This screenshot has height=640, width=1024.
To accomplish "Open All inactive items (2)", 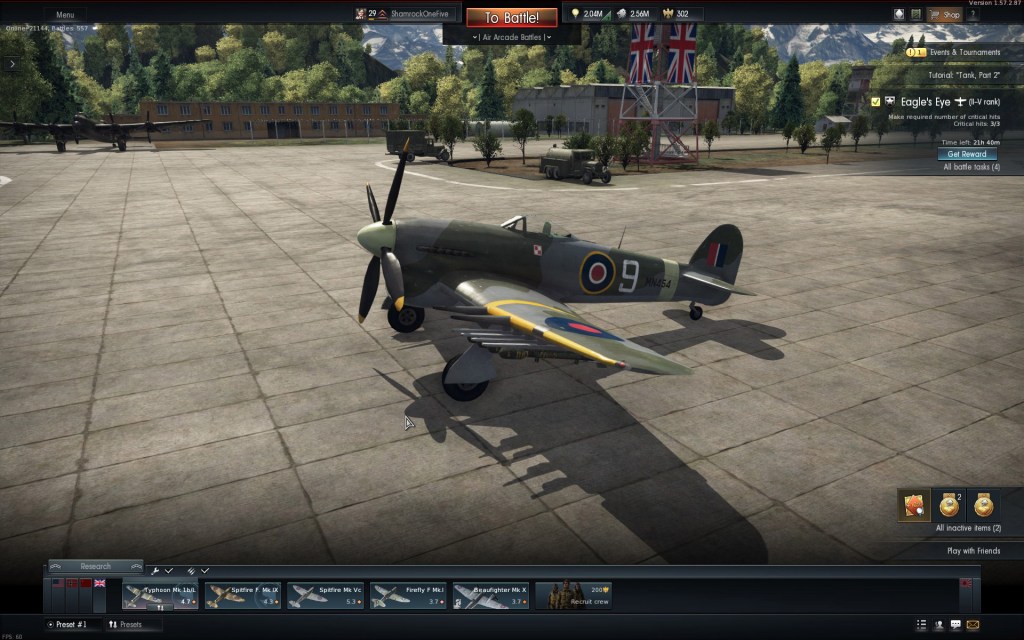I will pyautogui.click(x=967, y=528).
